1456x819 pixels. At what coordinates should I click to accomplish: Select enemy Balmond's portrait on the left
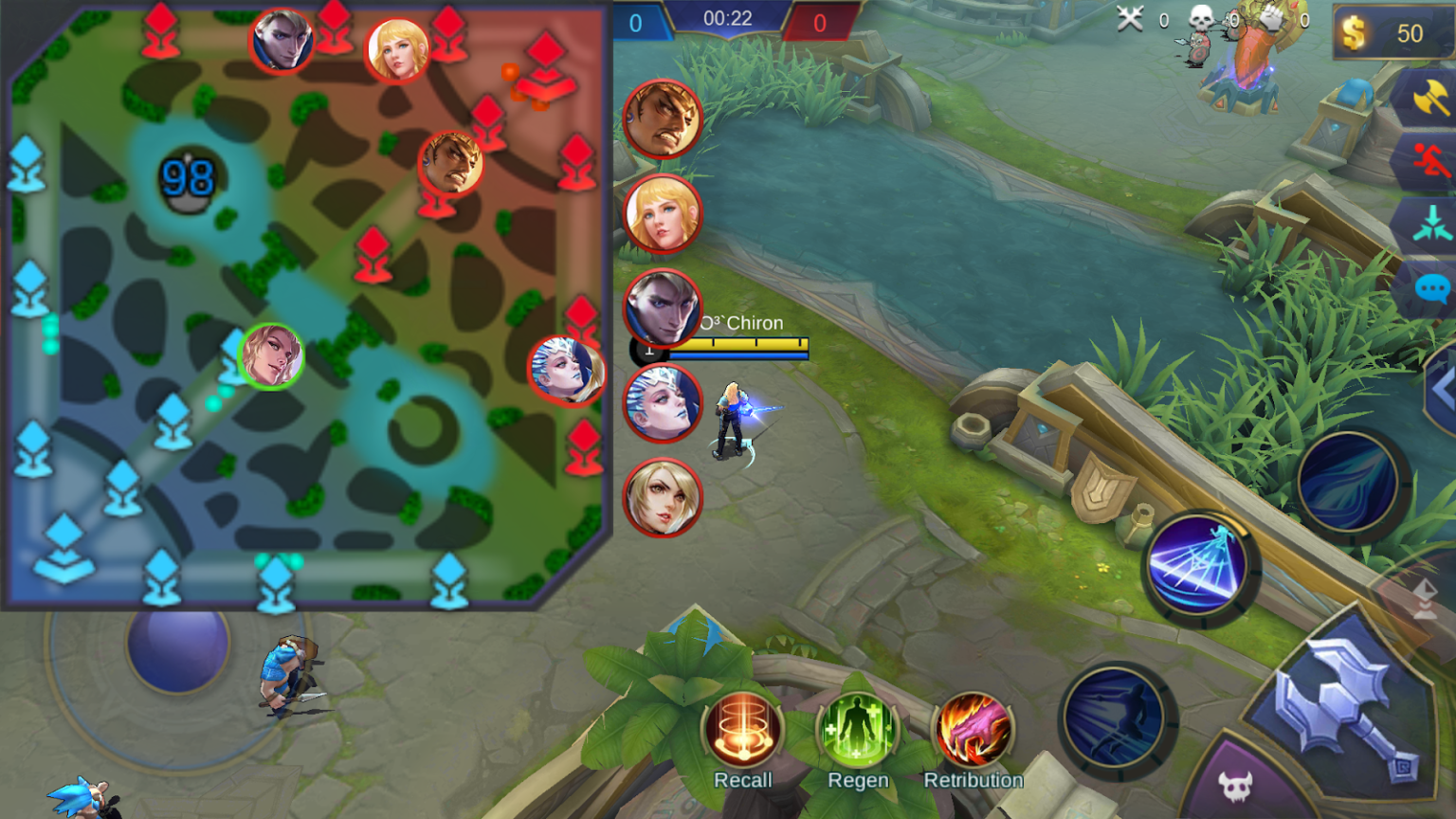(661, 118)
